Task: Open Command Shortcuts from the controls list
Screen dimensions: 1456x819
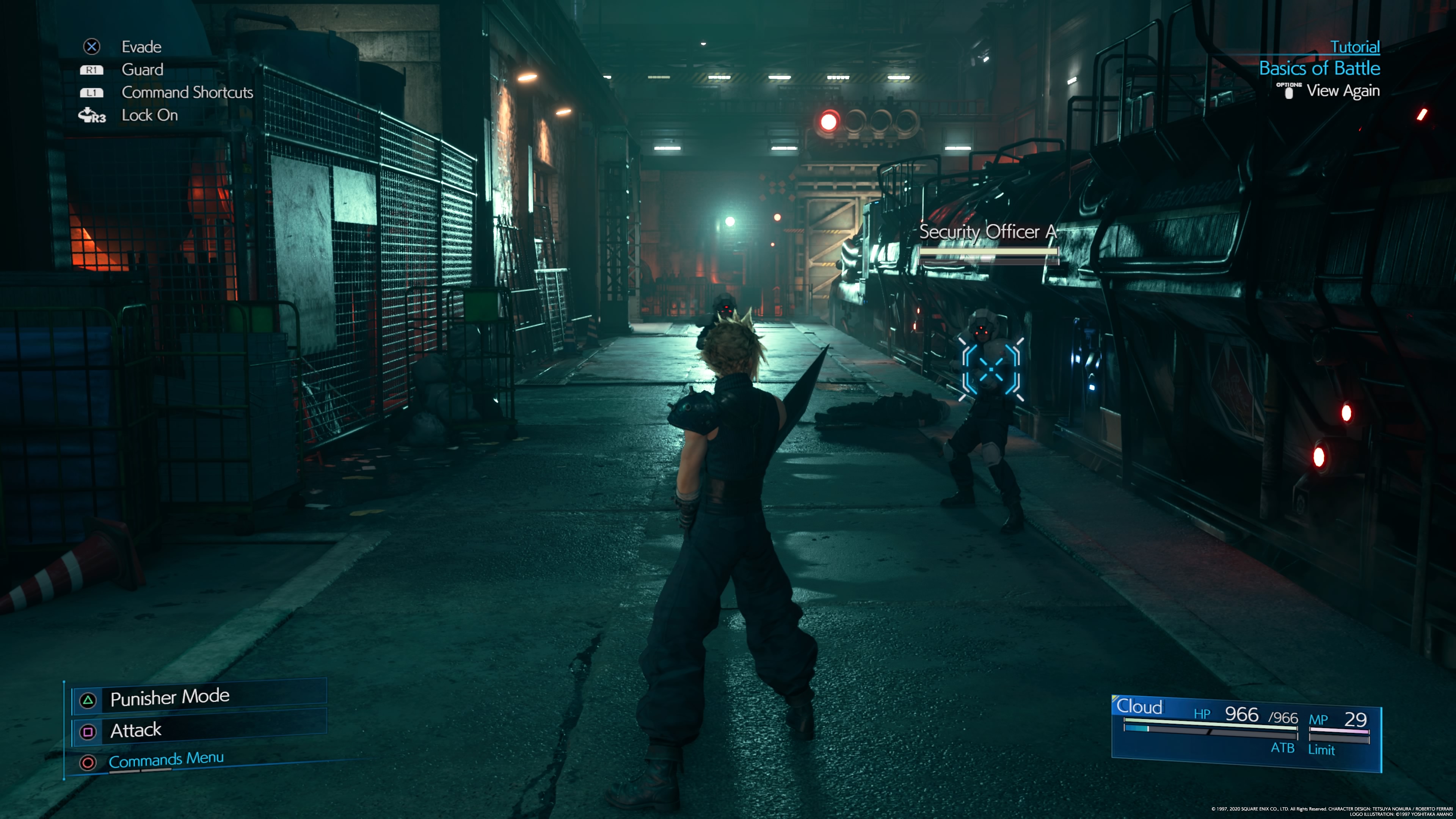Action: pyautogui.click(x=187, y=93)
